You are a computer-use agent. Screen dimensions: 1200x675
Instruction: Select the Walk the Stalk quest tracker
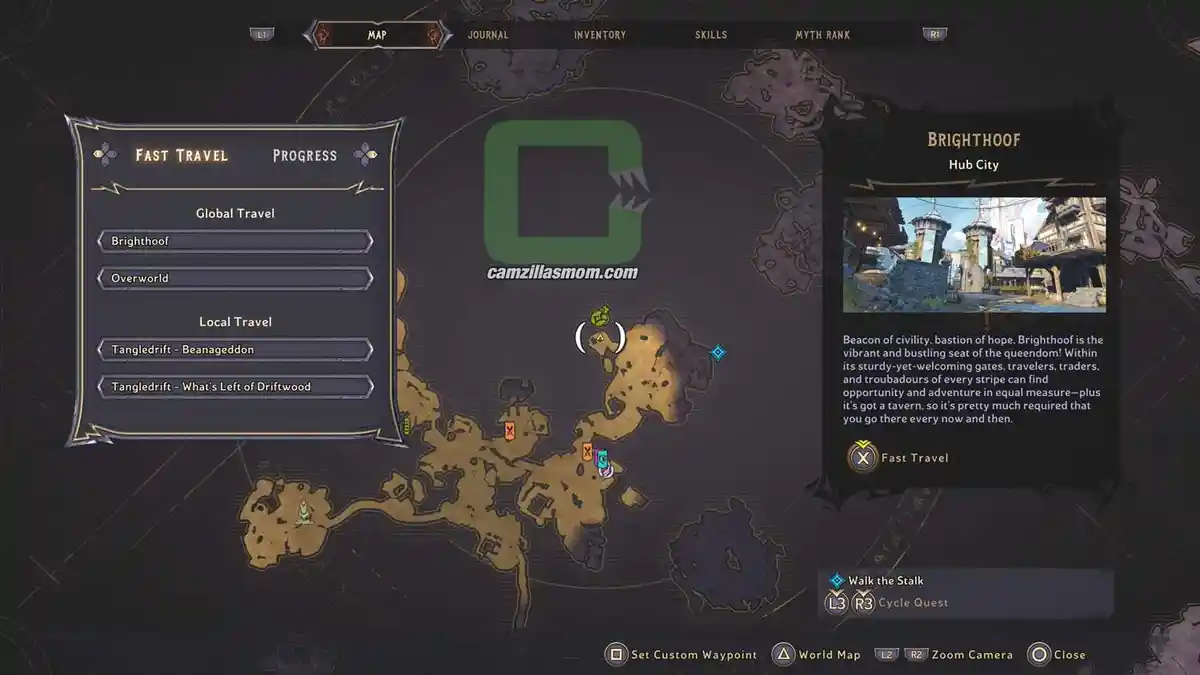click(886, 581)
